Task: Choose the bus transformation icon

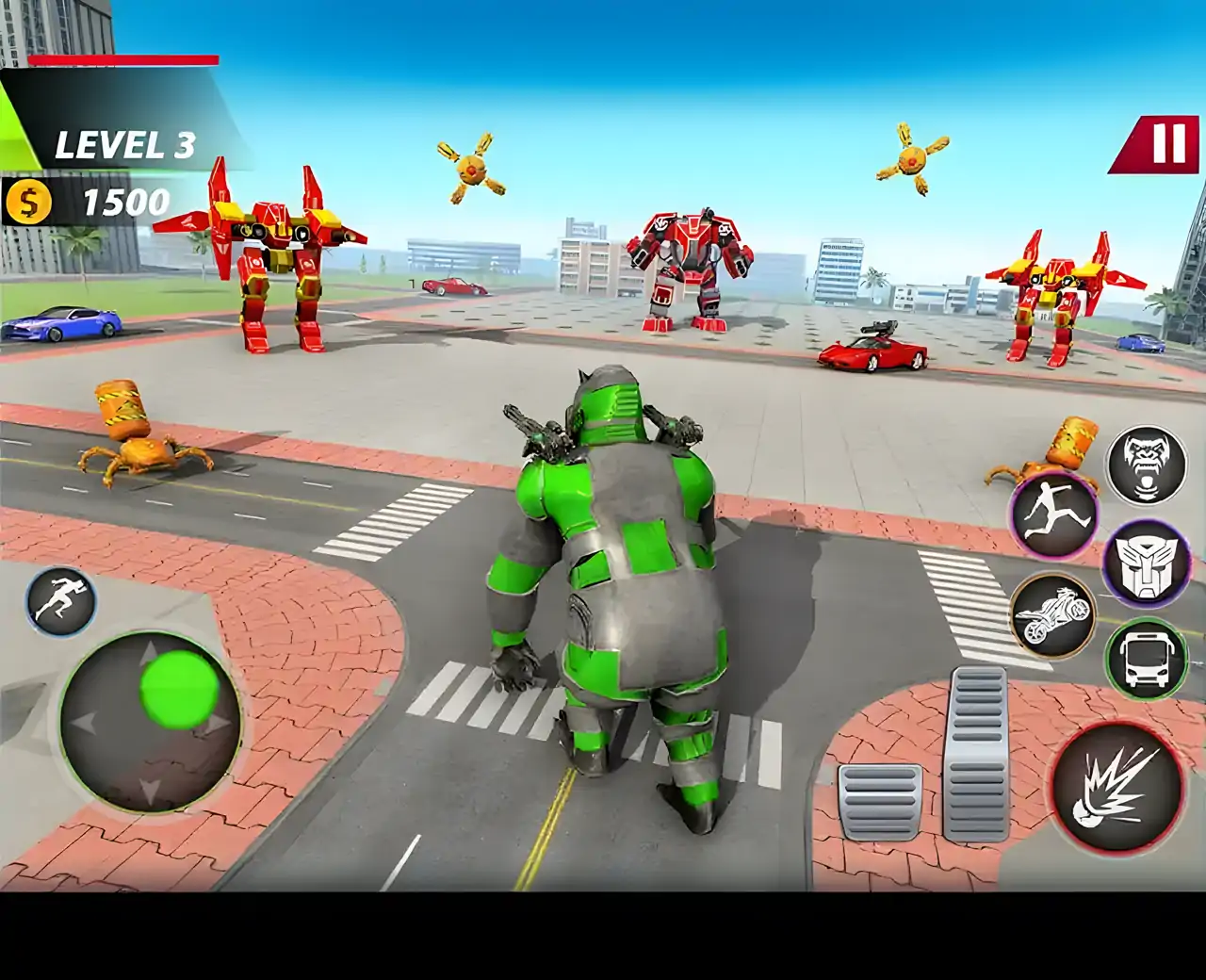Action: [1146, 659]
